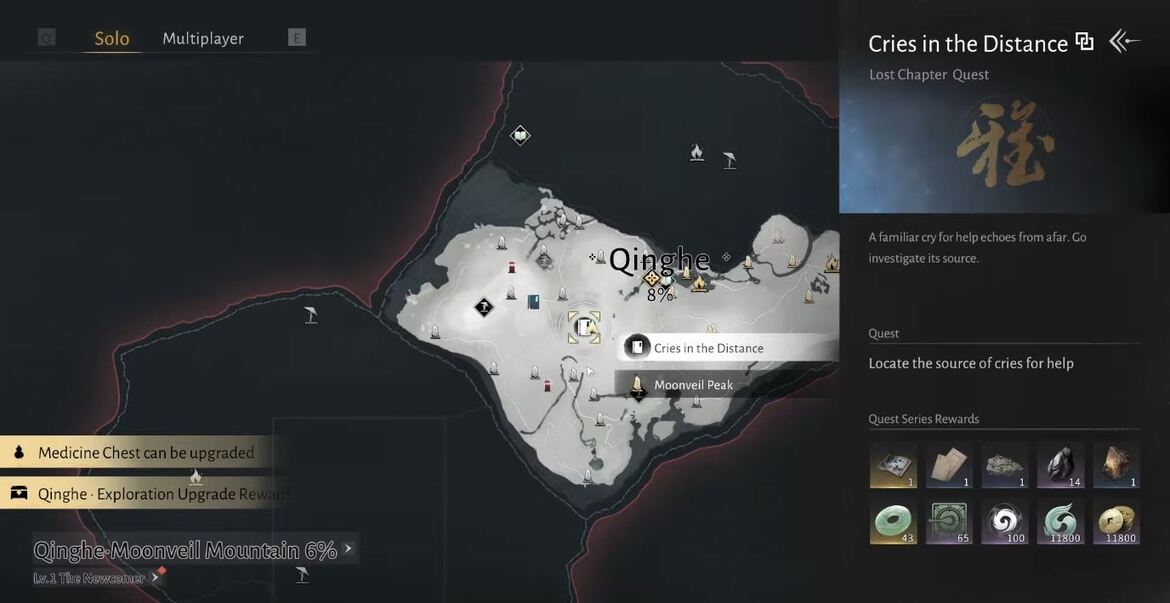Collapse quest panel with the arrow button

[x=1124, y=41]
